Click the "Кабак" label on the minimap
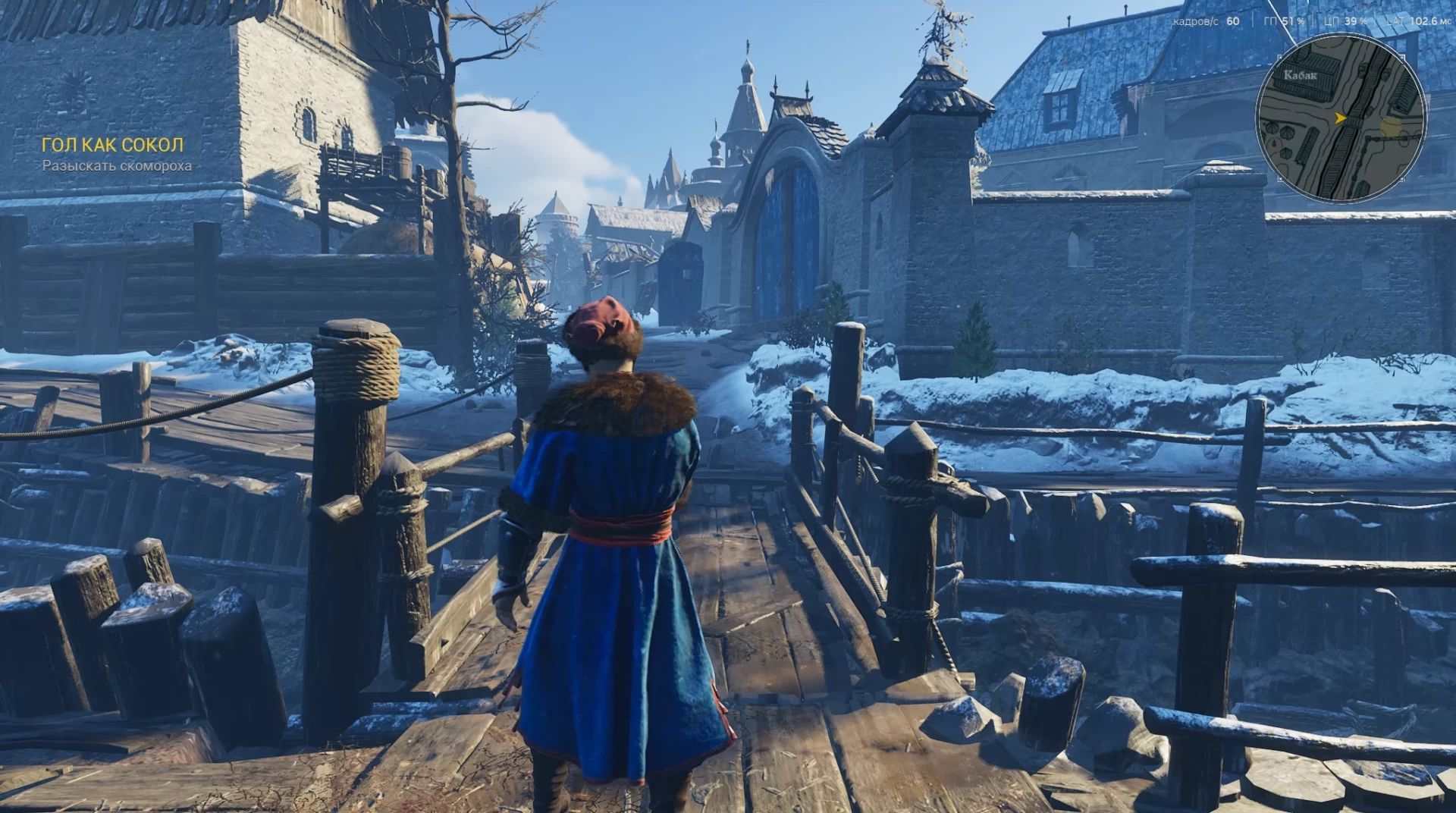The width and height of the screenshot is (1456, 813). (x=1300, y=75)
